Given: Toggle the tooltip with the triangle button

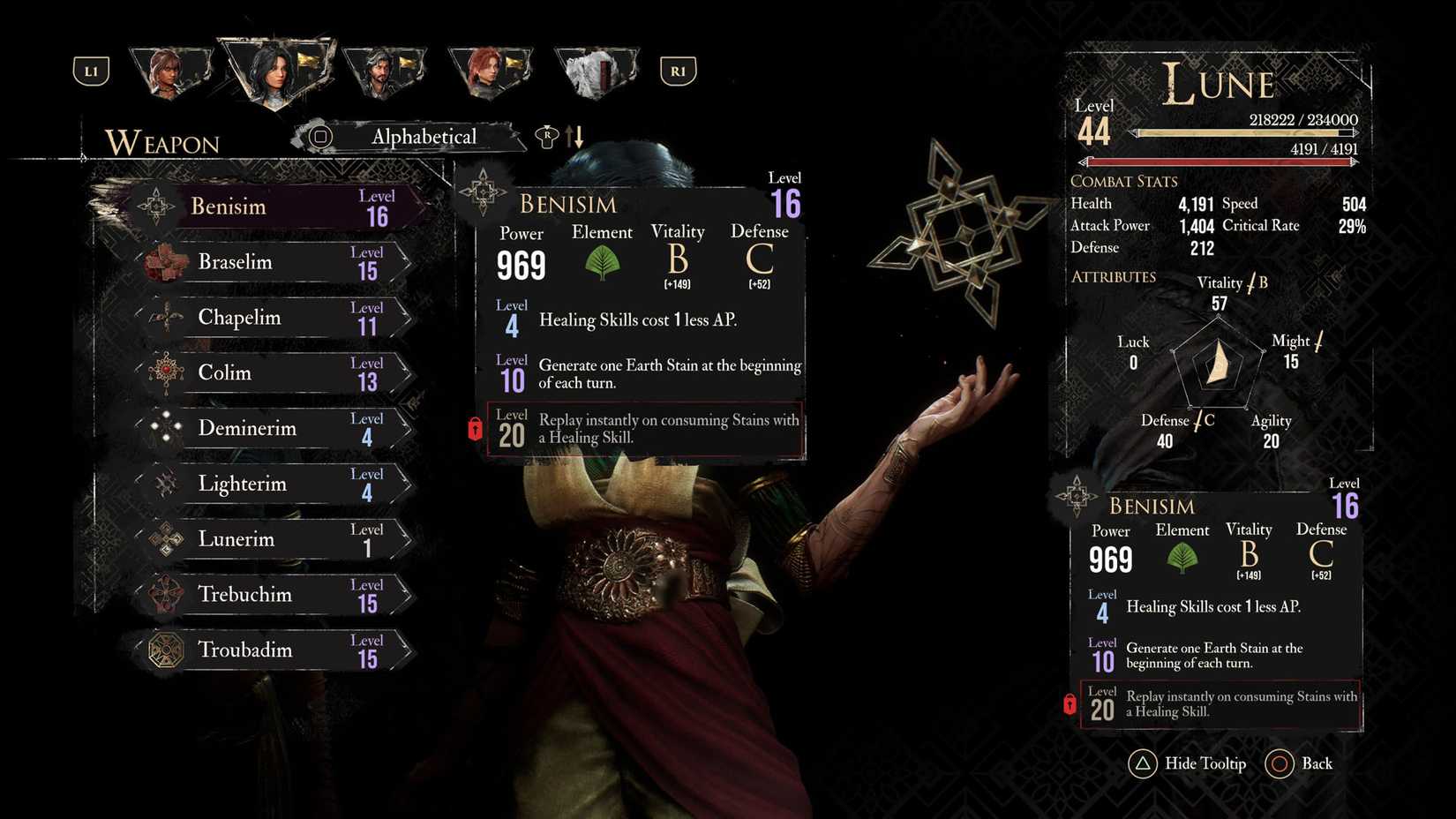Looking at the screenshot, I should click(1143, 763).
